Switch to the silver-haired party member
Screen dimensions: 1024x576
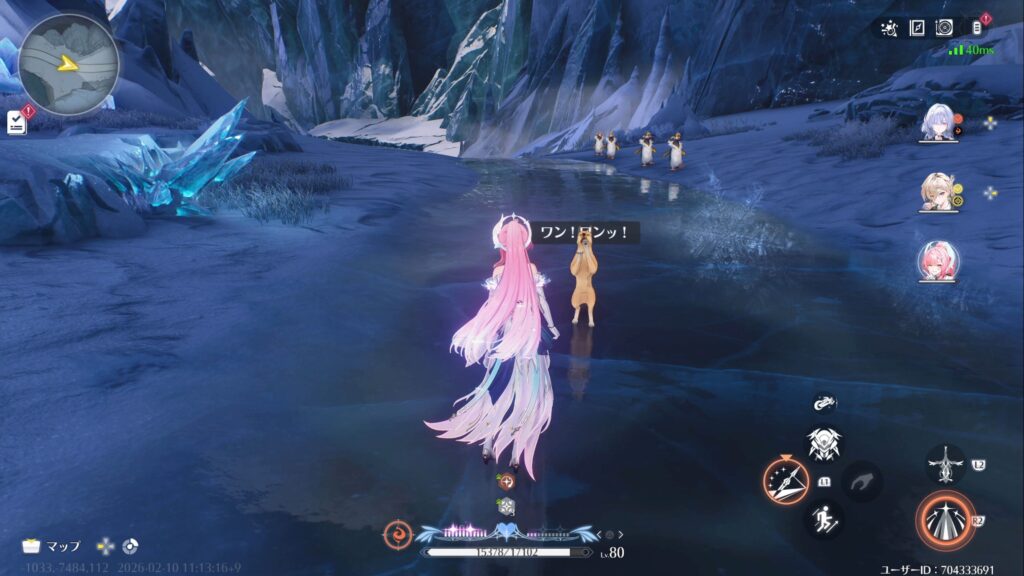pos(939,122)
